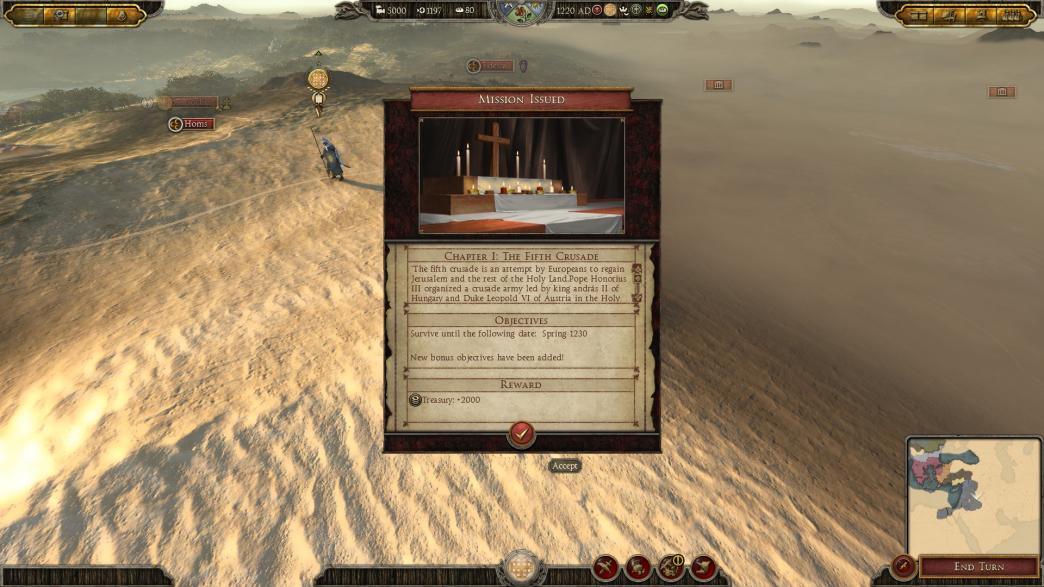Click the treasury coin reward icon

click(415, 400)
